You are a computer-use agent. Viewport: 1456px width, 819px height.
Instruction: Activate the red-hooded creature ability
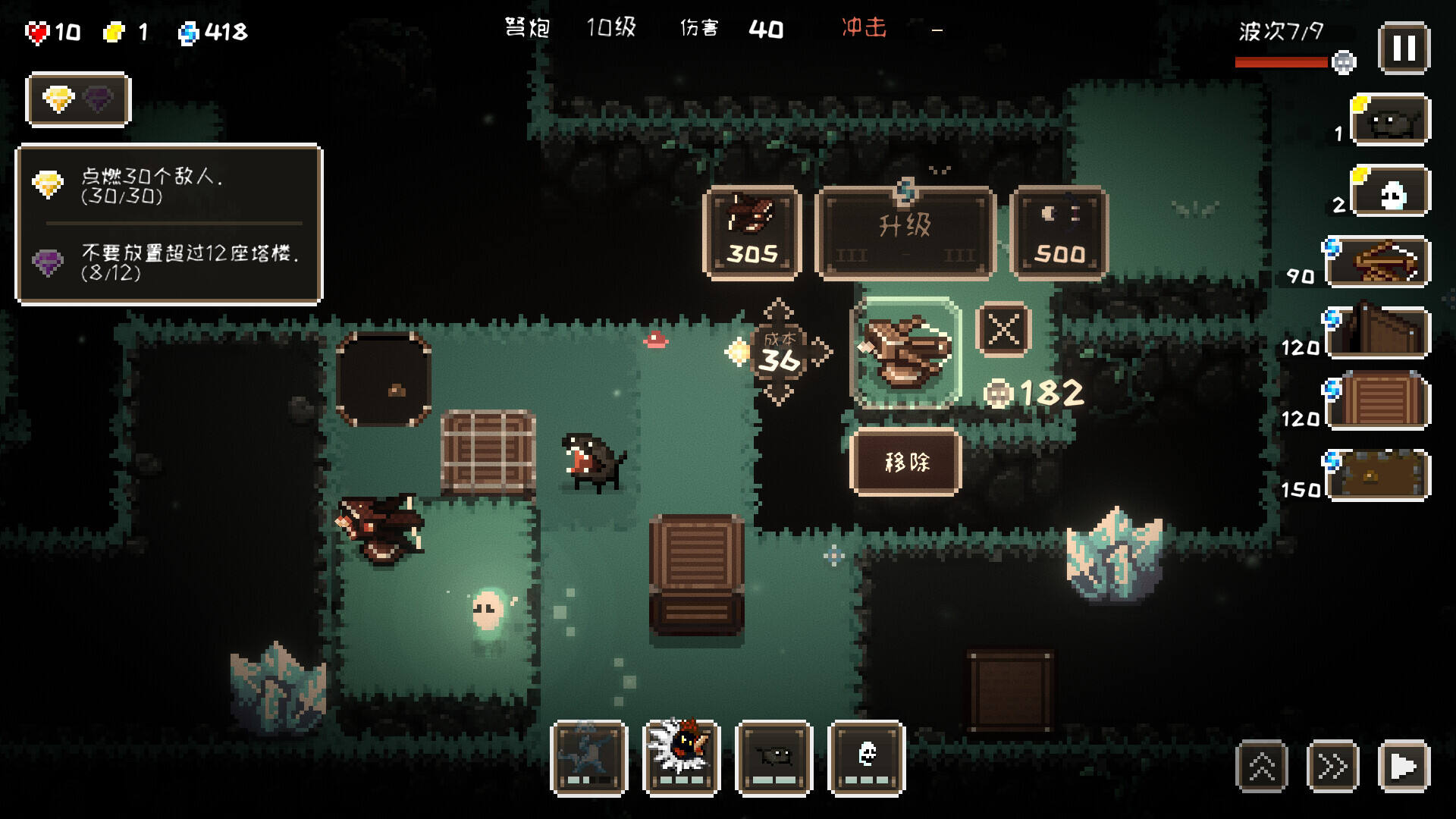[681, 758]
